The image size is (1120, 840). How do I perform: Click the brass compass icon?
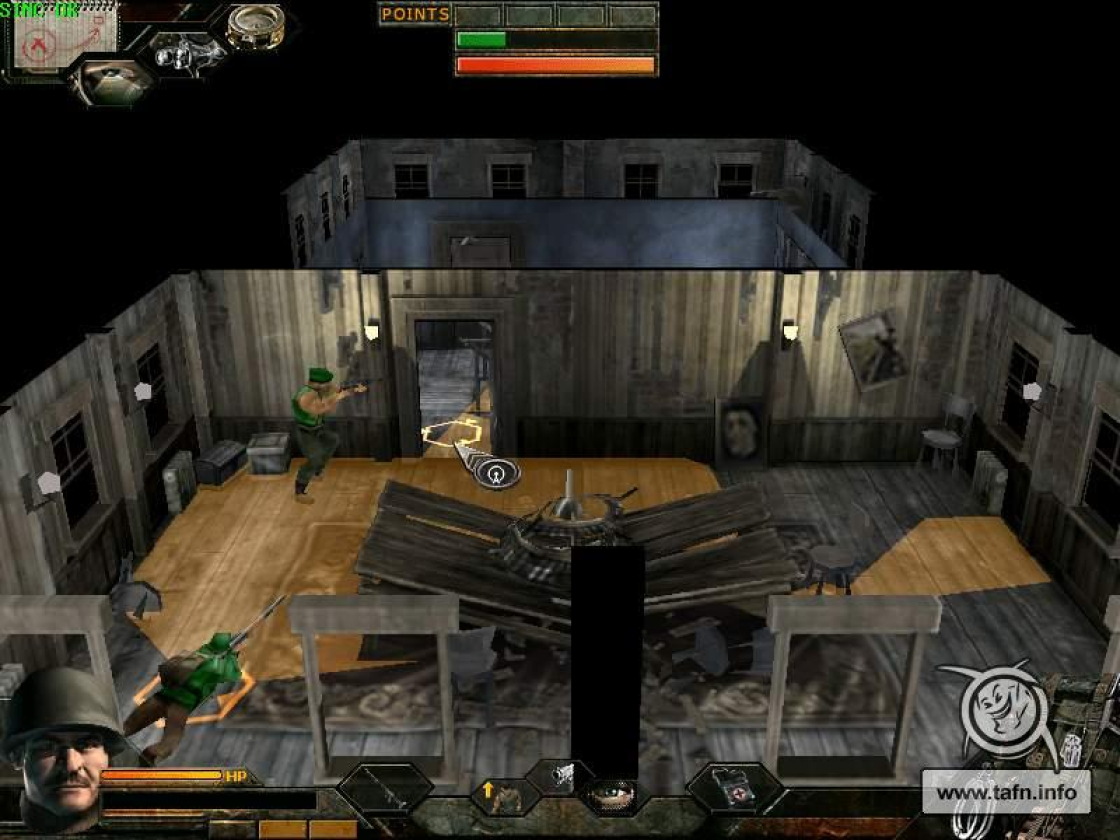[254, 26]
